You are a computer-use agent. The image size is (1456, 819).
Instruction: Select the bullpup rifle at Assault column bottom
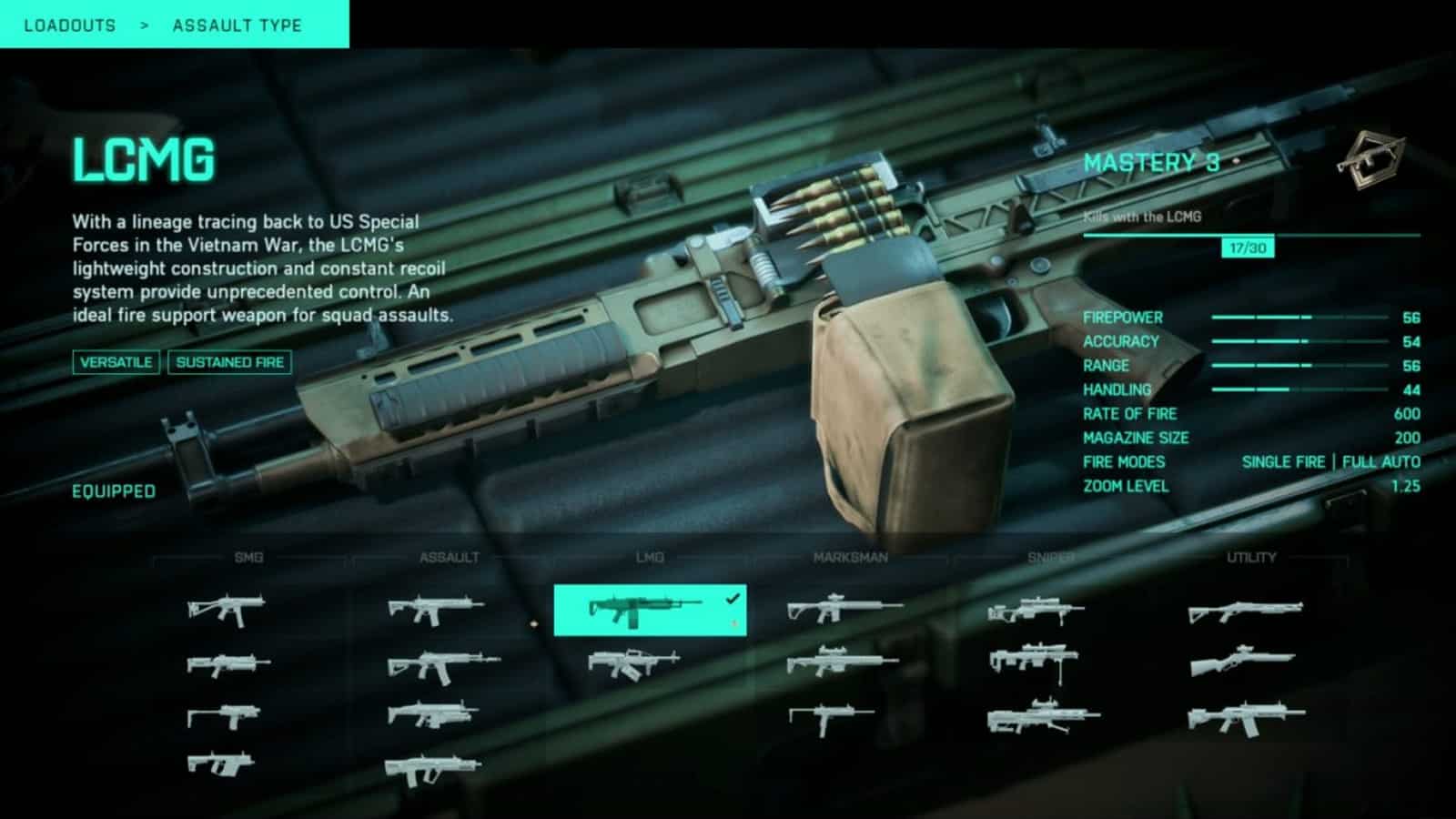[x=432, y=769]
